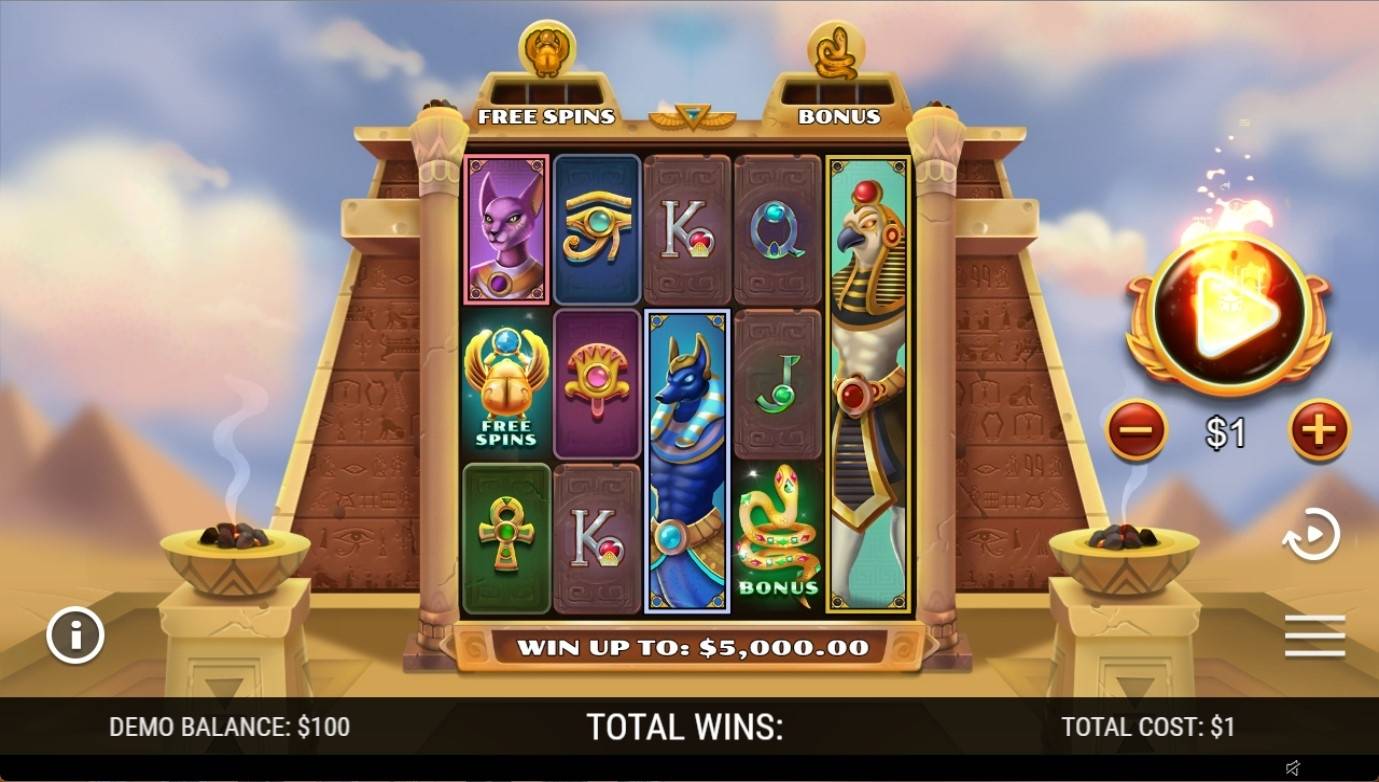Select the Eye of Horus symbol

597,229
